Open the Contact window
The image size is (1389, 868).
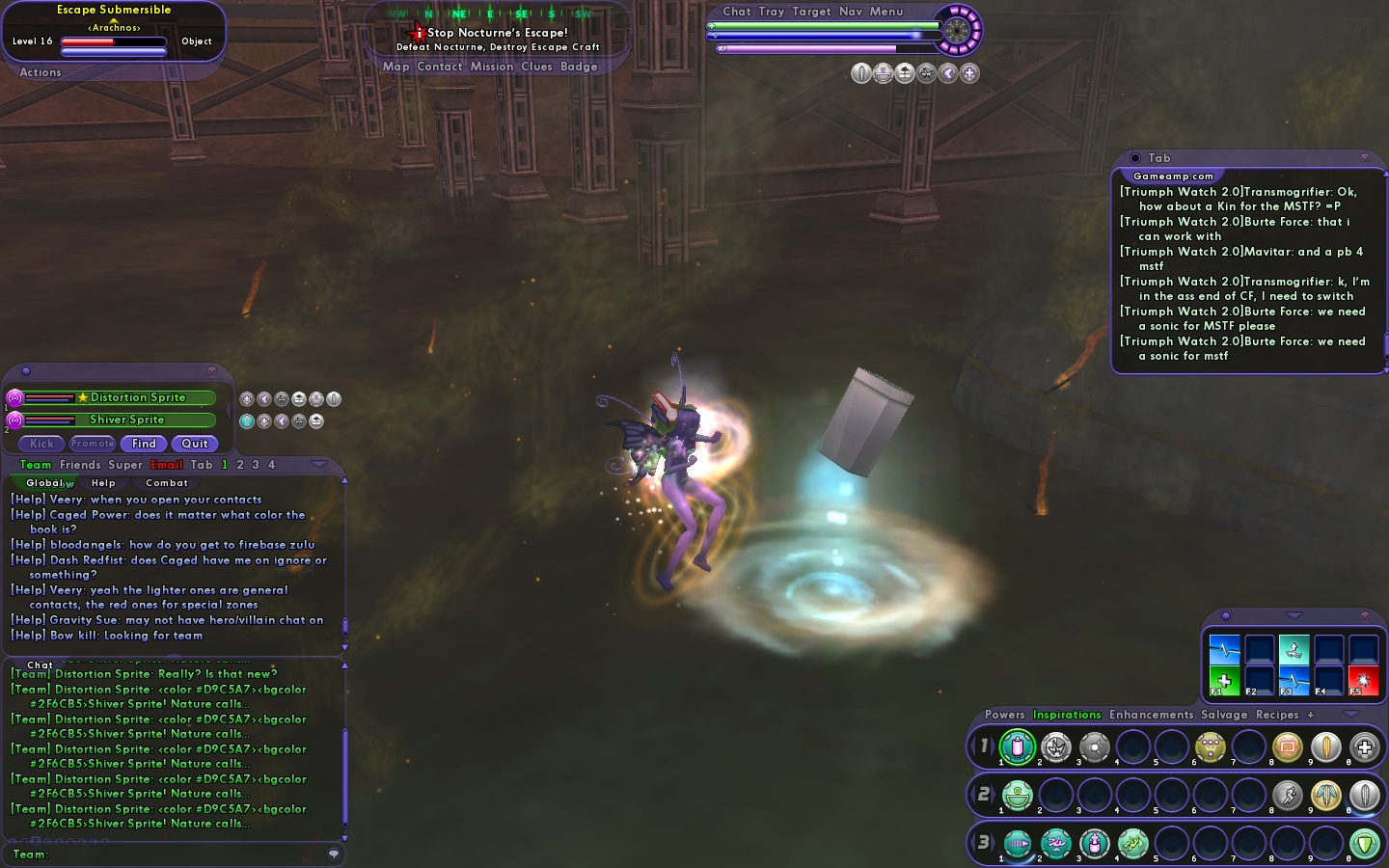tap(440, 67)
